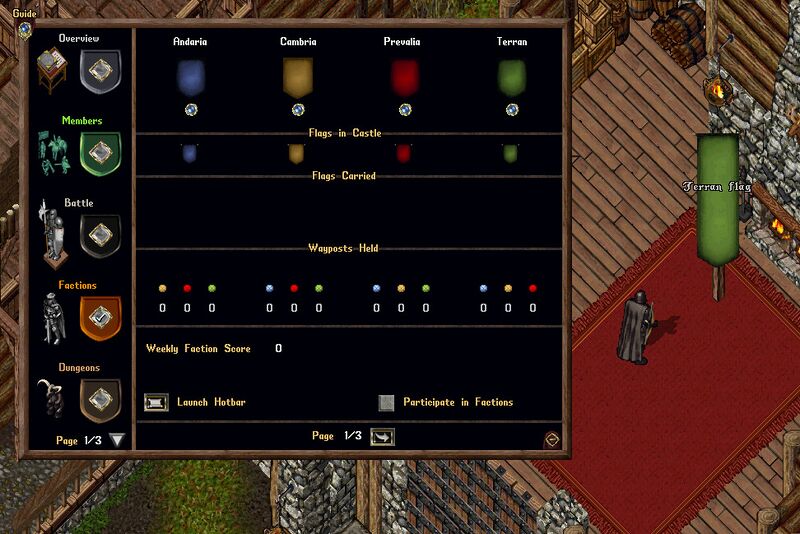Viewport: 800px width, 534px height.
Task: Open the Battle guide section
Action: click(100, 235)
